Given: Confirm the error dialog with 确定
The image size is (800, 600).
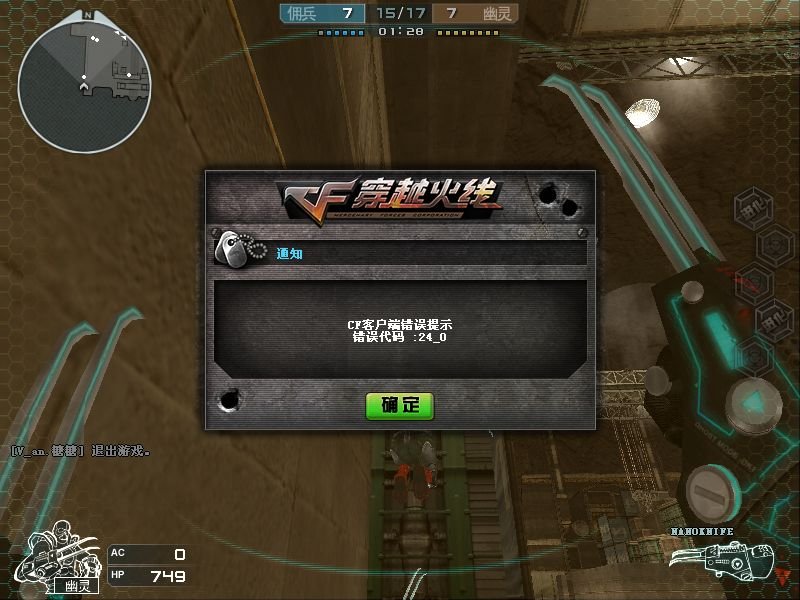Looking at the screenshot, I should pyautogui.click(x=399, y=405).
